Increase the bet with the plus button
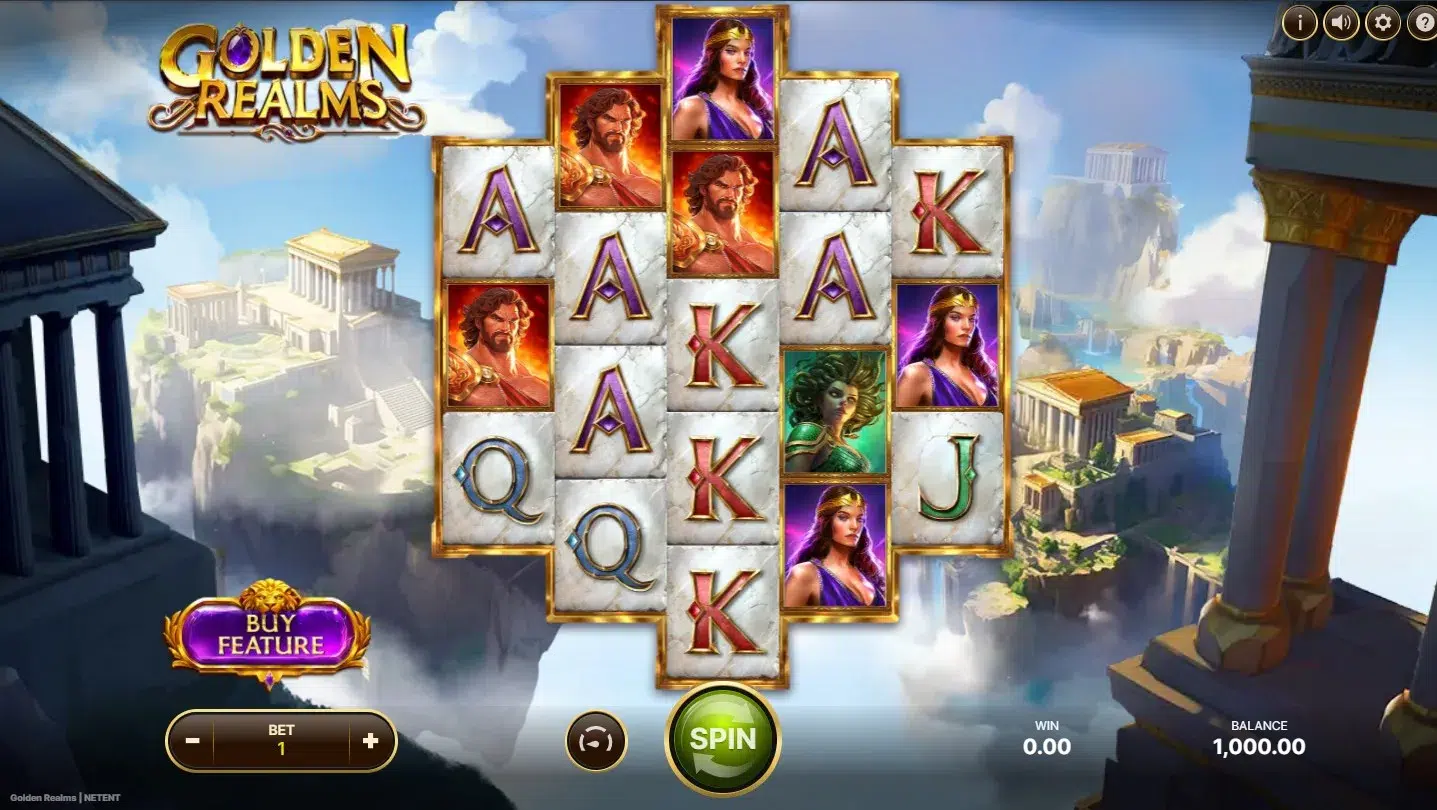The width and height of the screenshot is (1437, 810). click(x=370, y=741)
